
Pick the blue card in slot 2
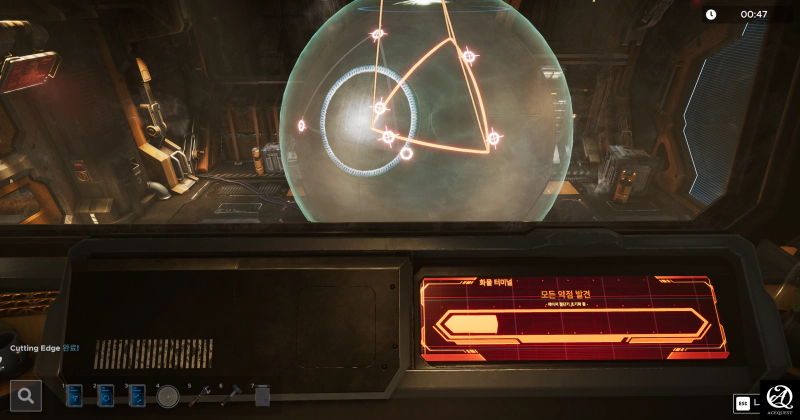coord(105,396)
